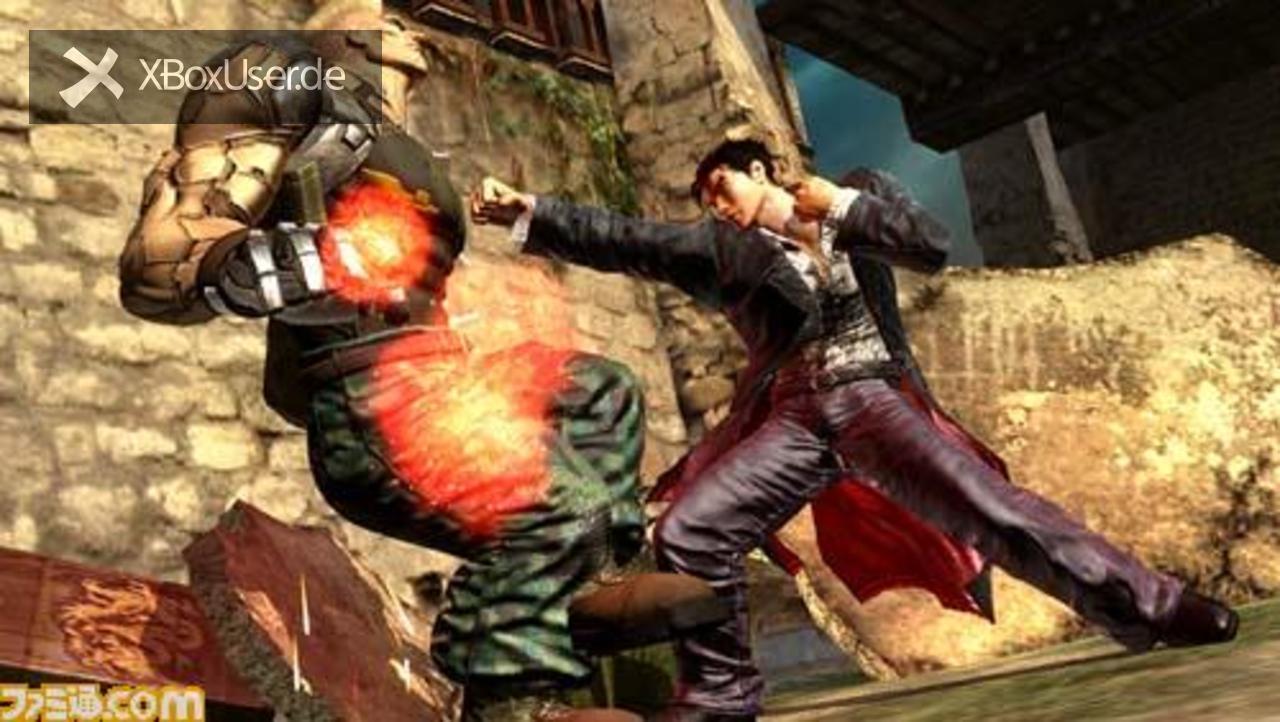Open the Famitsu.com watermark link
Screen dimensions: 1280x722
(x=102, y=703)
